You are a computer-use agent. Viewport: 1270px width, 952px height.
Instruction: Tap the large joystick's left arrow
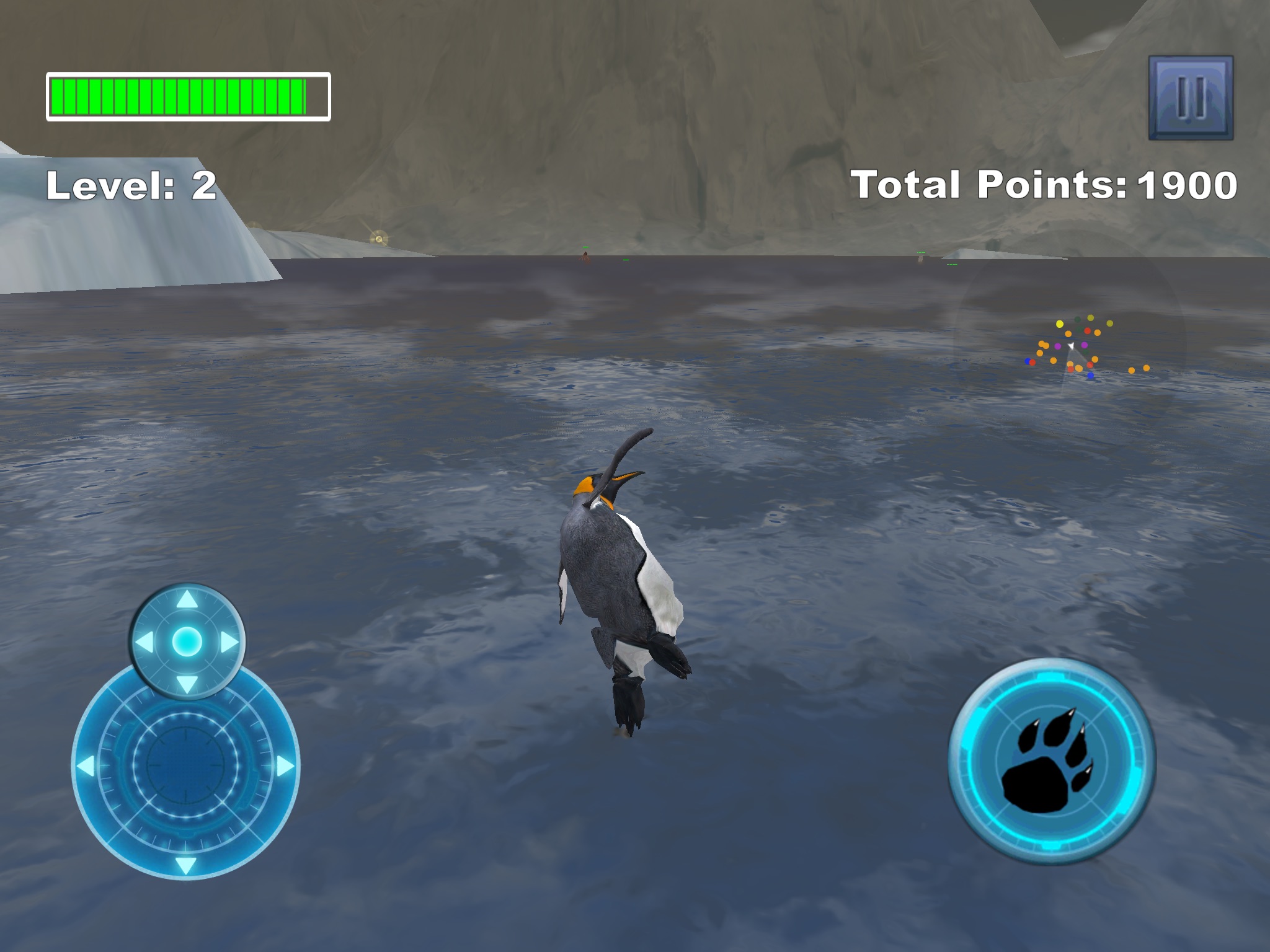(86, 767)
